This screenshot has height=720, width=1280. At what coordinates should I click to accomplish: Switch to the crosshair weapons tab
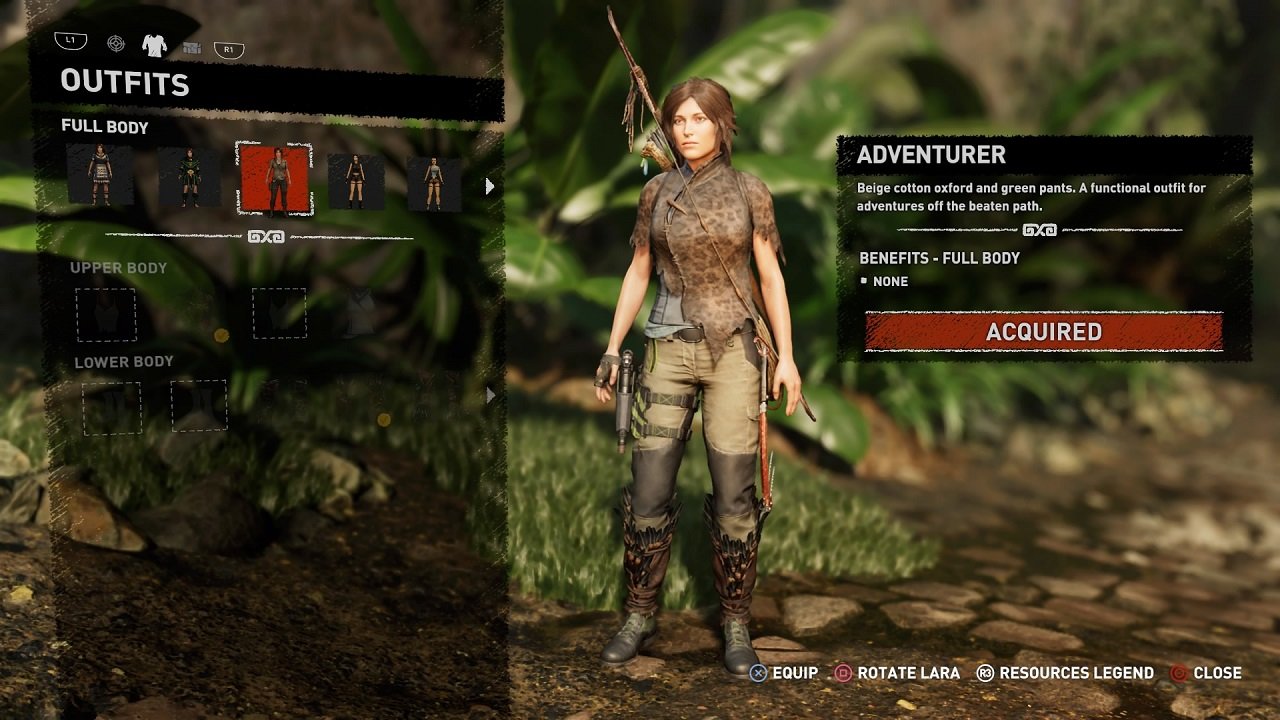116,44
